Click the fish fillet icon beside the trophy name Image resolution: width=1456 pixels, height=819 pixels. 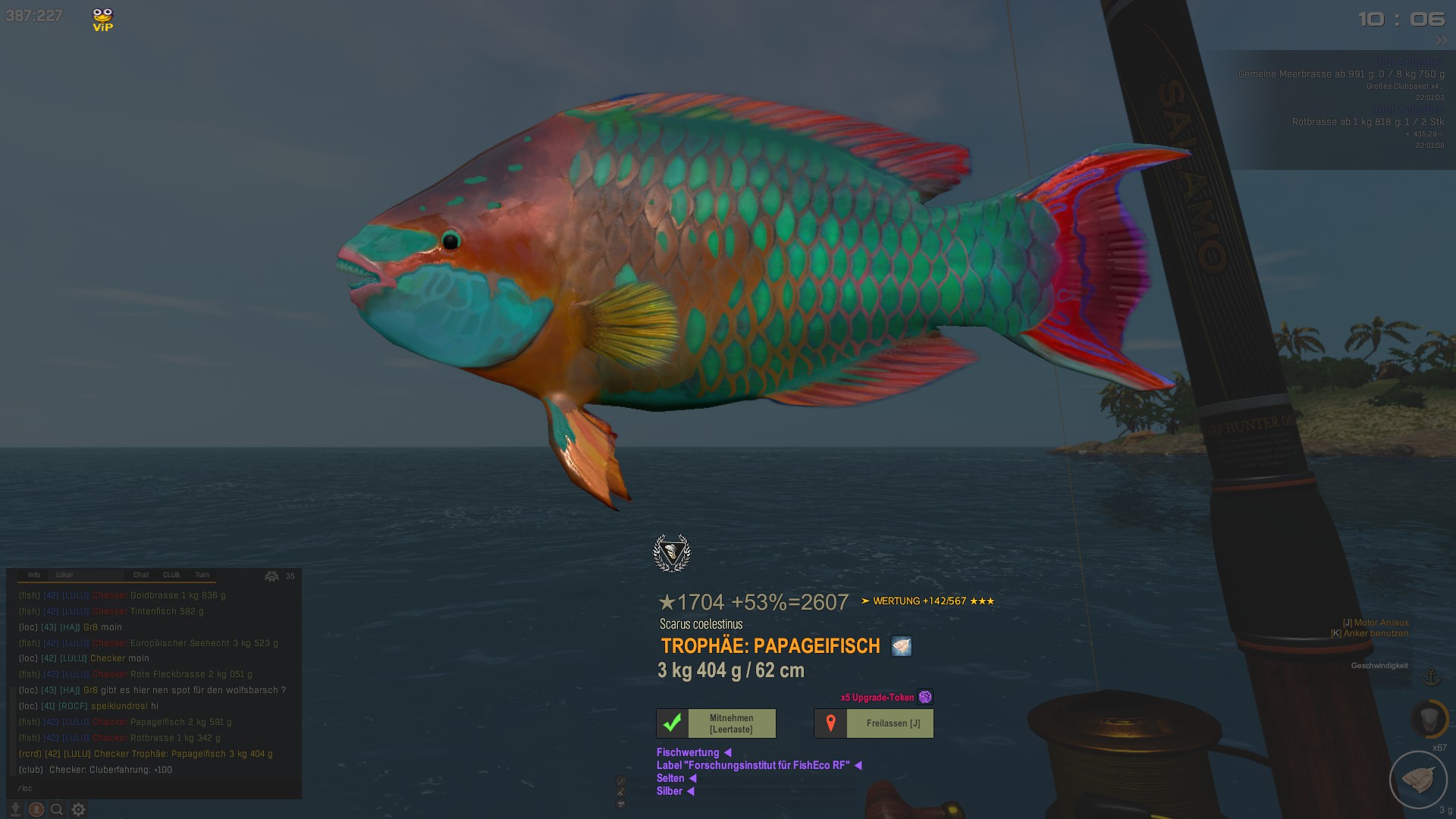click(901, 646)
